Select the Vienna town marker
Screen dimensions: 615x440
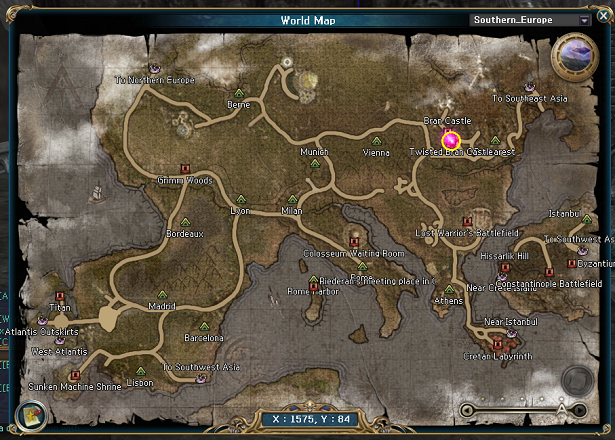pyautogui.click(x=376, y=141)
